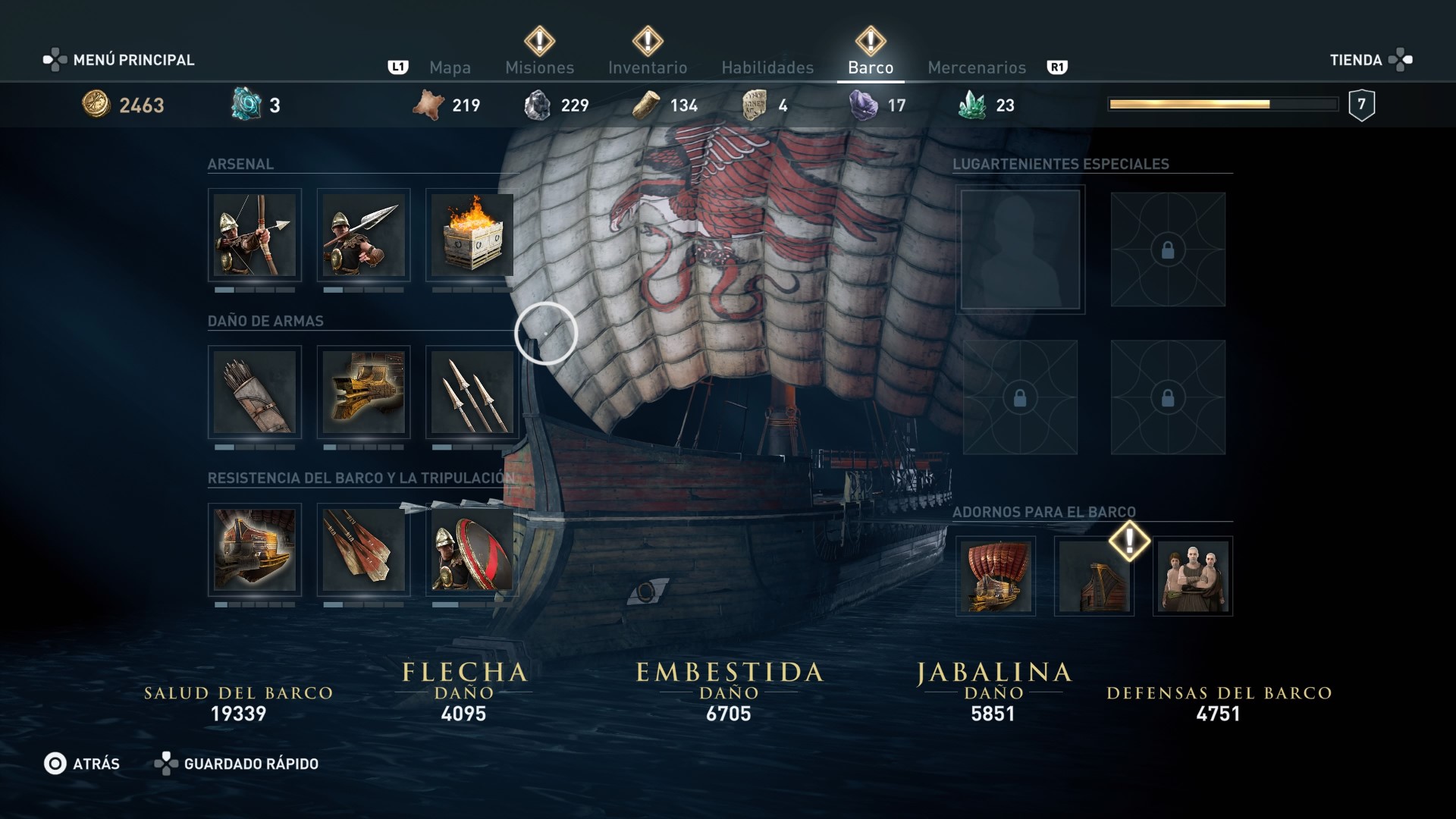This screenshot has height=819, width=1456.
Task: Open the Misiones tab
Action: 539,67
